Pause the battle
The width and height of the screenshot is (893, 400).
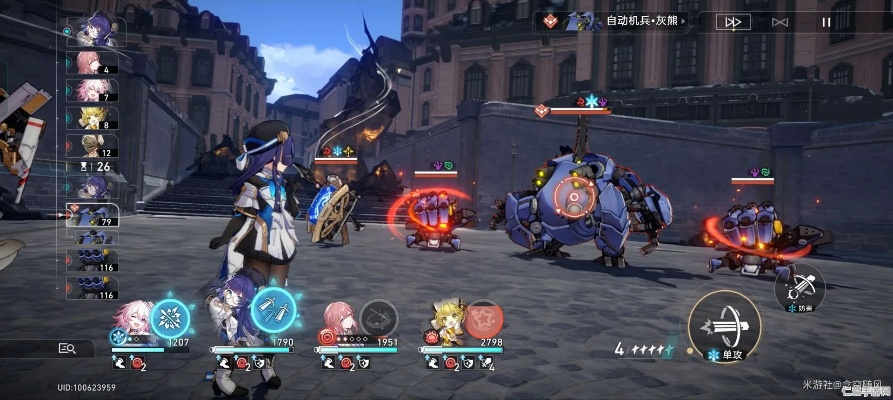(826, 21)
